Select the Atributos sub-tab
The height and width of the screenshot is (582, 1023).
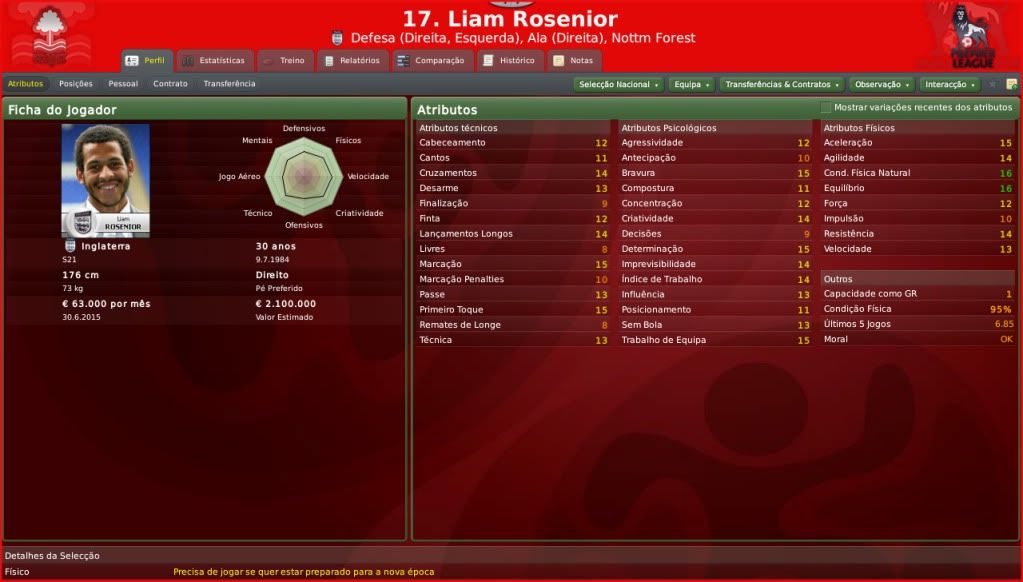[x=25, y=84]
